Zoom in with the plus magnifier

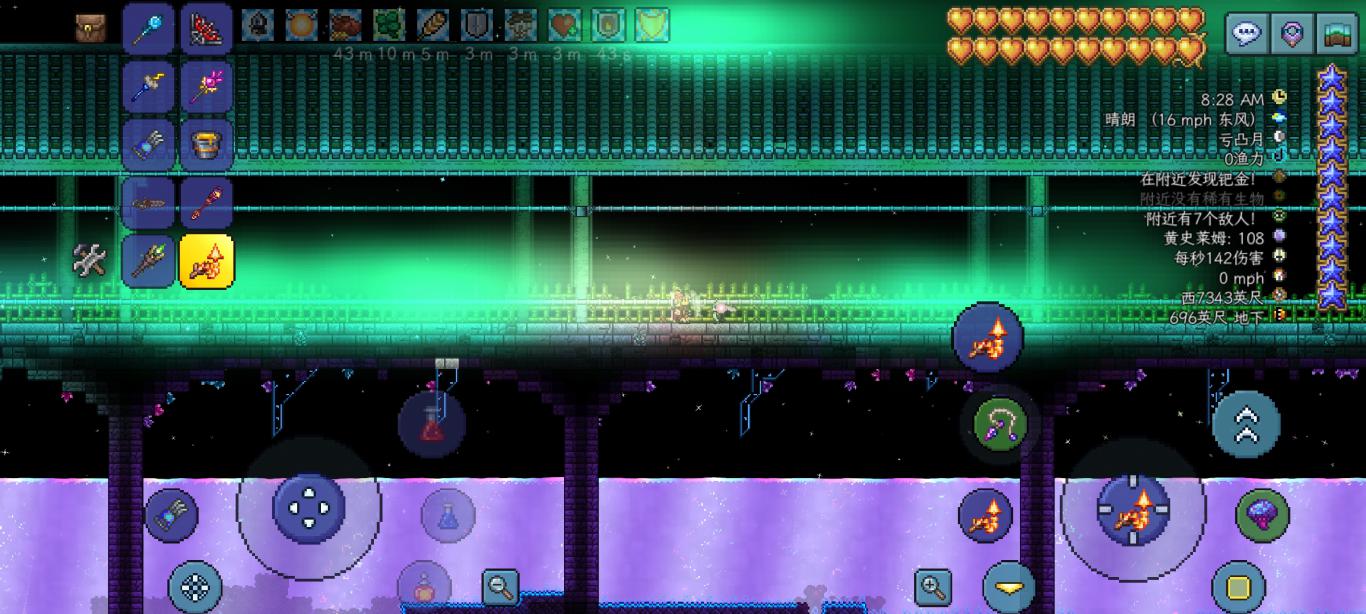[933, 587]
